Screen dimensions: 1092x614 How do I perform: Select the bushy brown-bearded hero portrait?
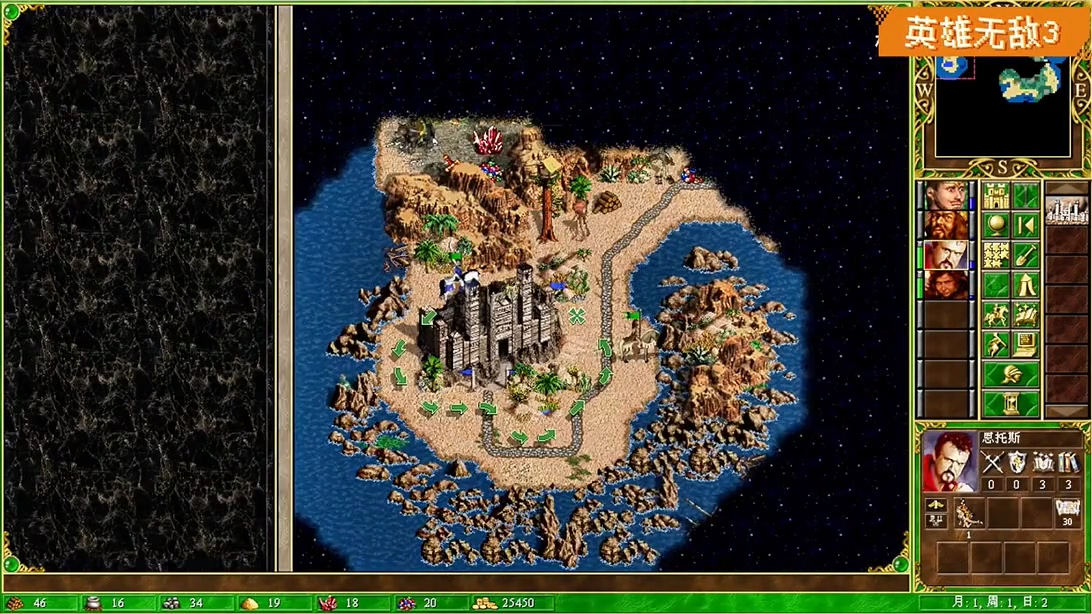point(945,225)
